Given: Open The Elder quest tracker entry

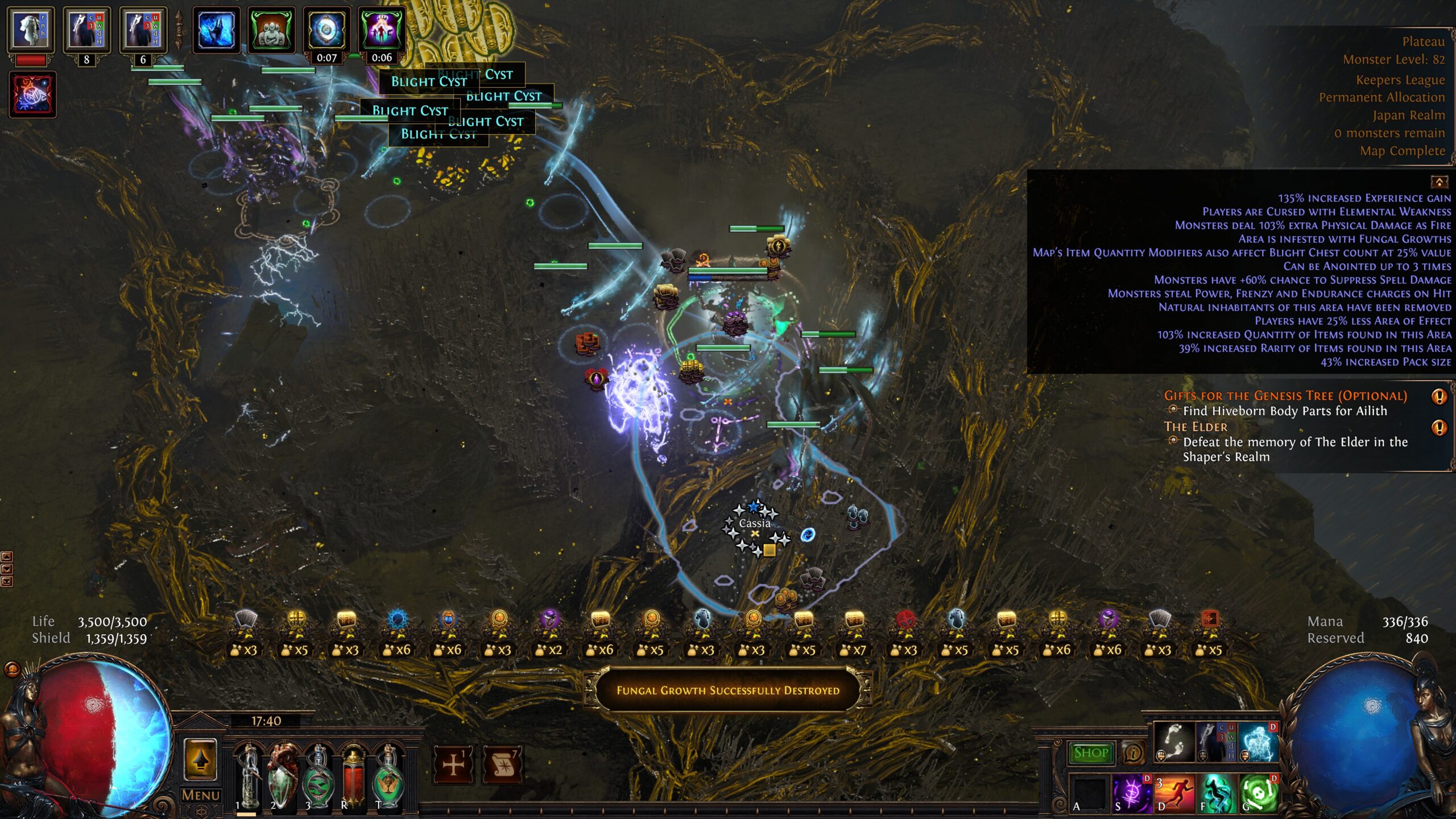Looking at the screenshot, I should (1196, 427).
